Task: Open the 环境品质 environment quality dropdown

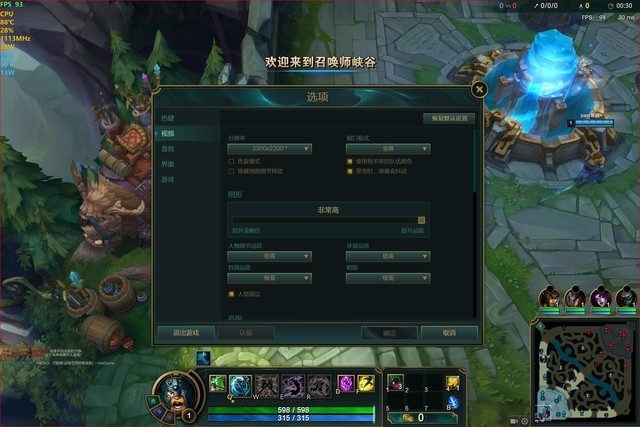Action: [x=388, y=256]
